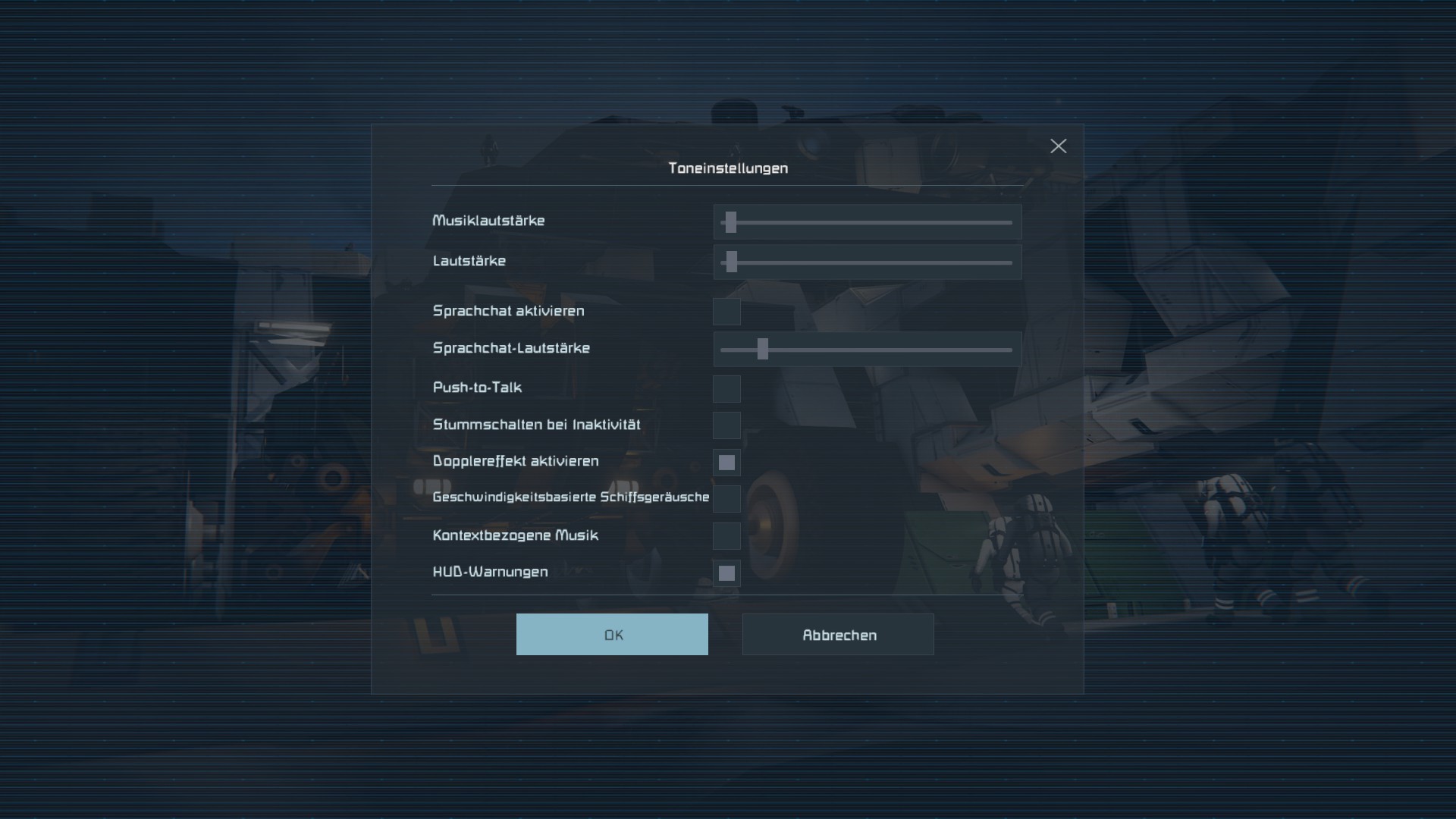The height and width of the screenshot is (819, 1456).
Task: Confirm settings with the OK button
Action: click(x=612, y=635)
